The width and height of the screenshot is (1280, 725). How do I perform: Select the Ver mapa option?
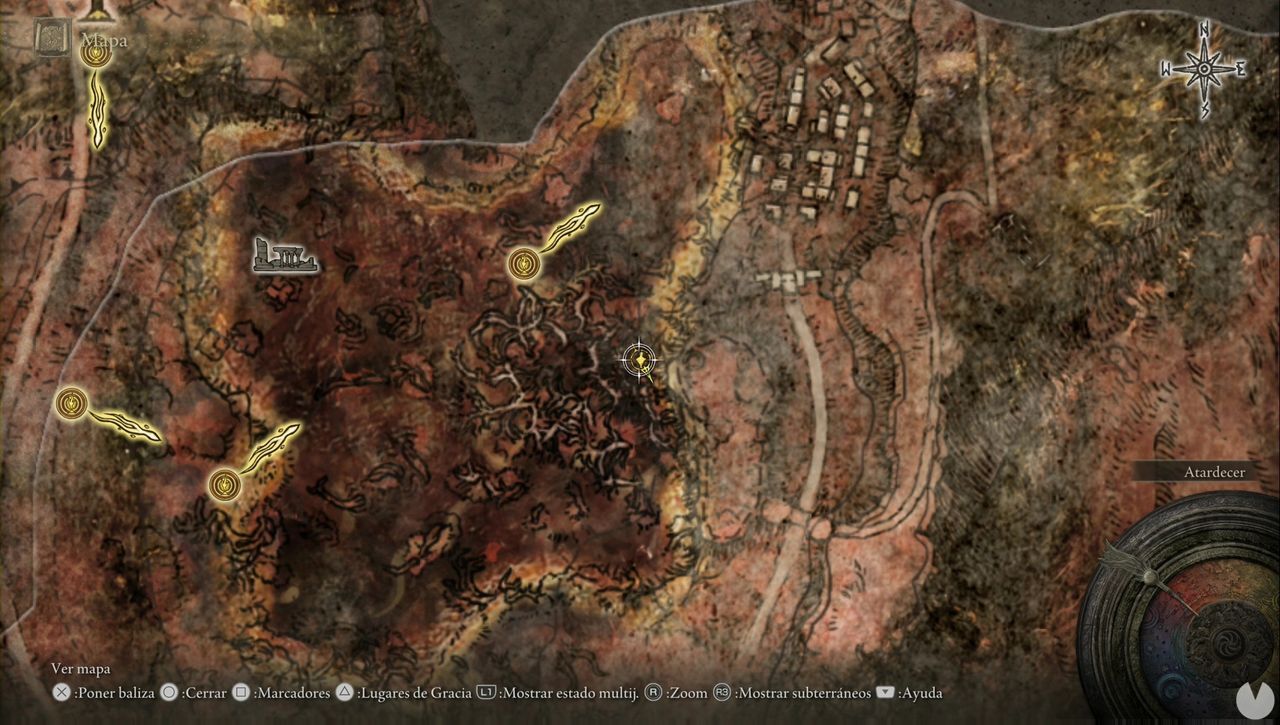(81, 668)
